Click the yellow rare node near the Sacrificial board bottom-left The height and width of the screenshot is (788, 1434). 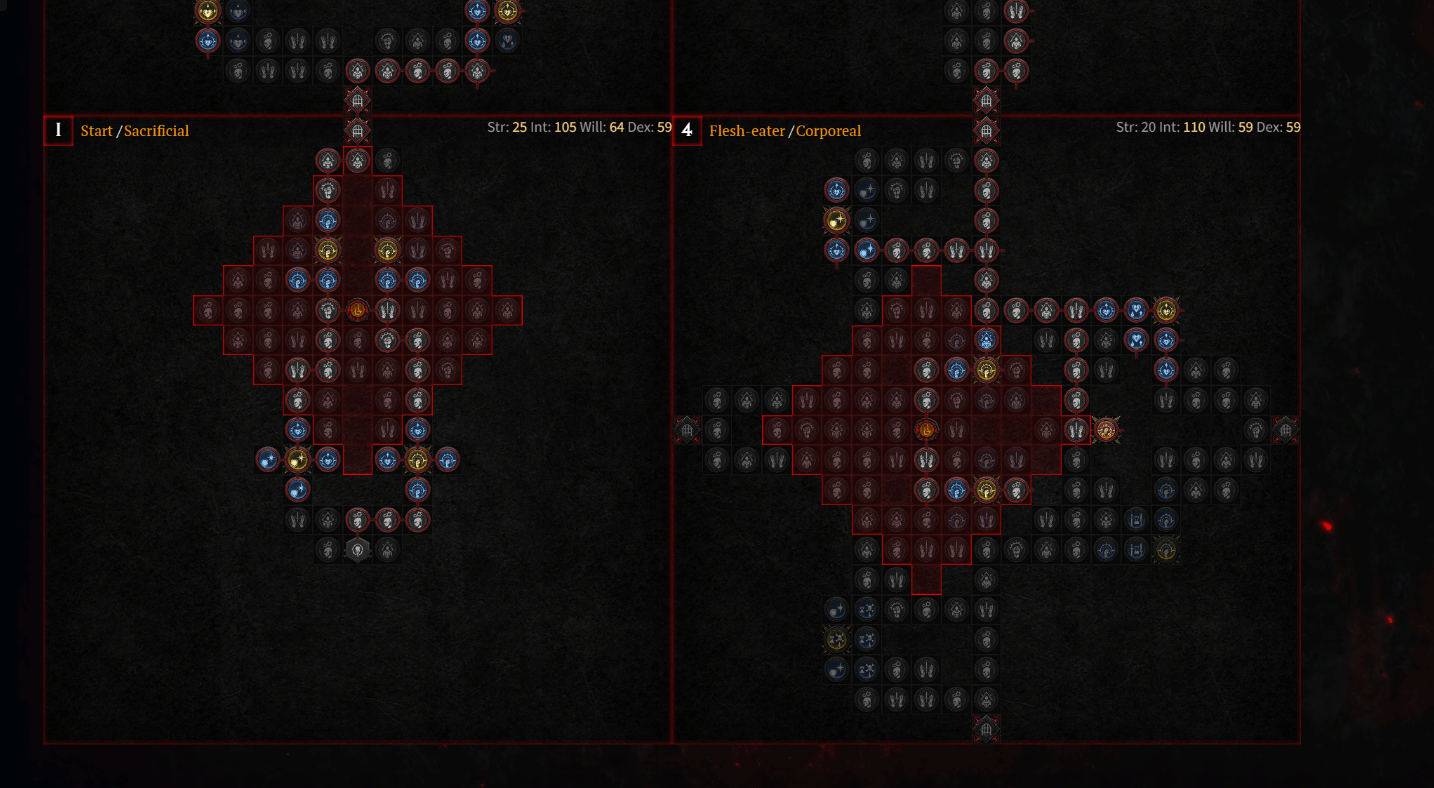pyautogui.click(x=299, y=460)
